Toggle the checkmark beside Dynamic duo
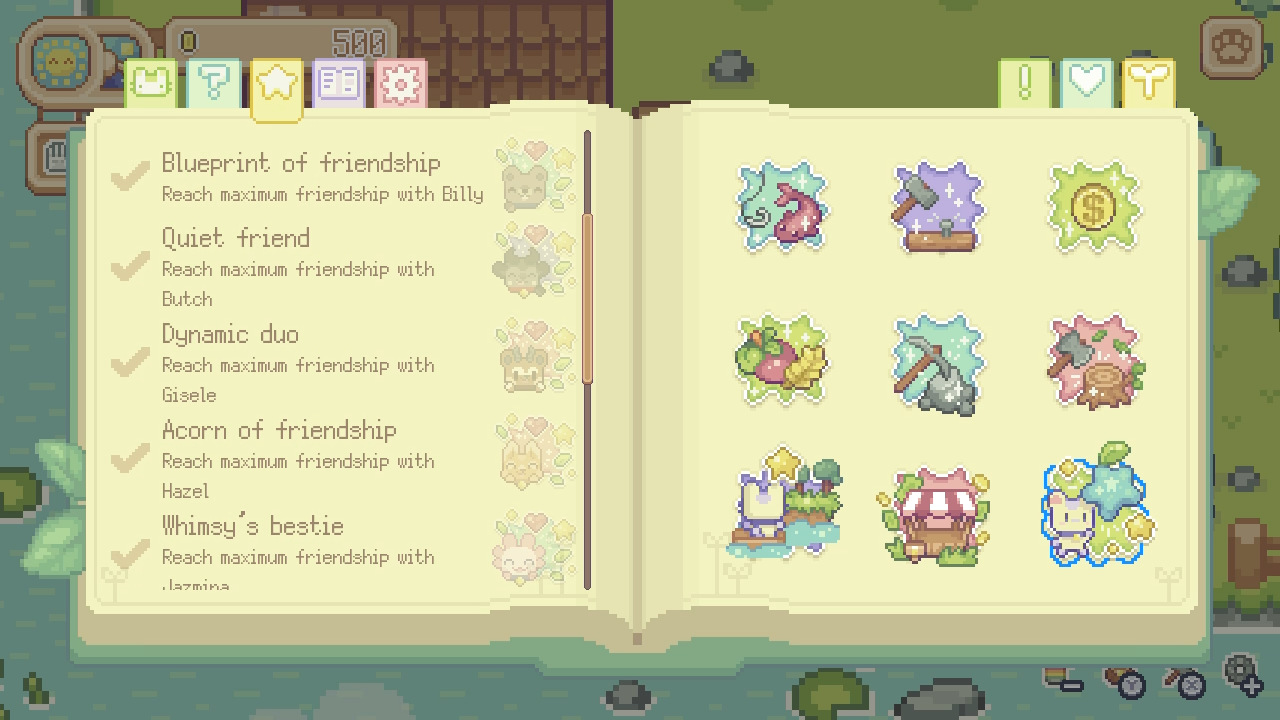 128,364
